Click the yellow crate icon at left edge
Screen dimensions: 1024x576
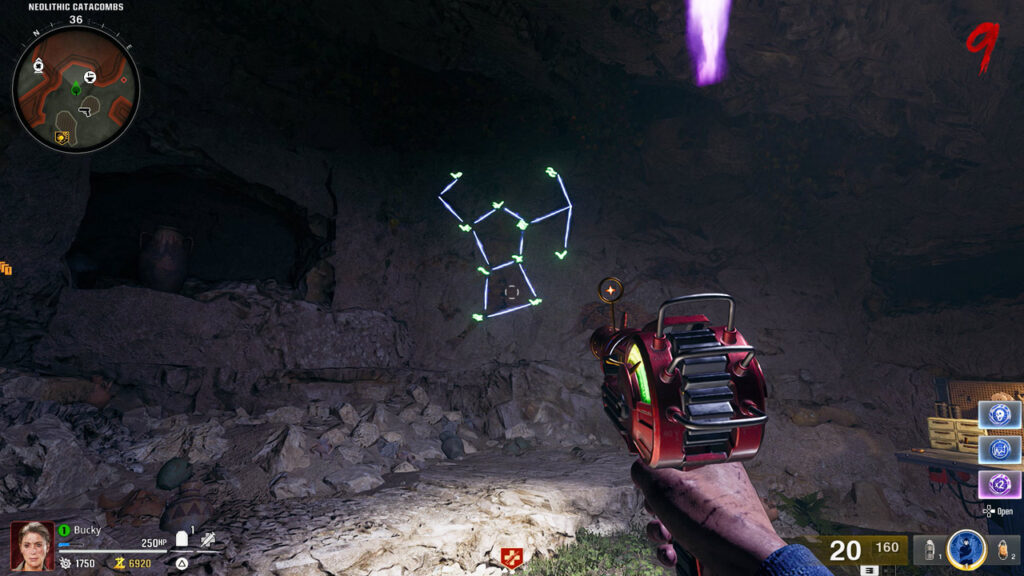coord(6,268)
